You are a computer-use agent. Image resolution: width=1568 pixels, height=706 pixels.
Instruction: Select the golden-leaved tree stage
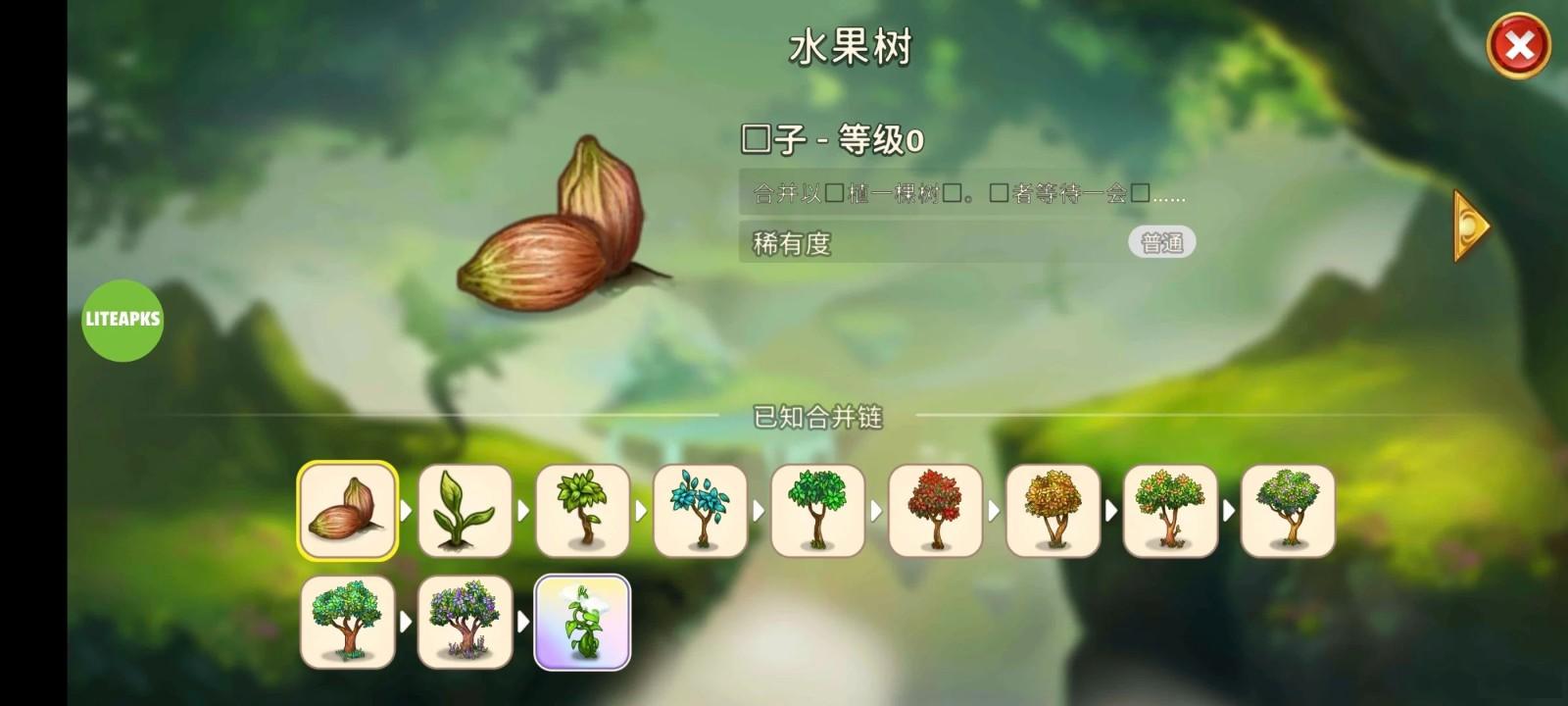[x=1053, y=511]
